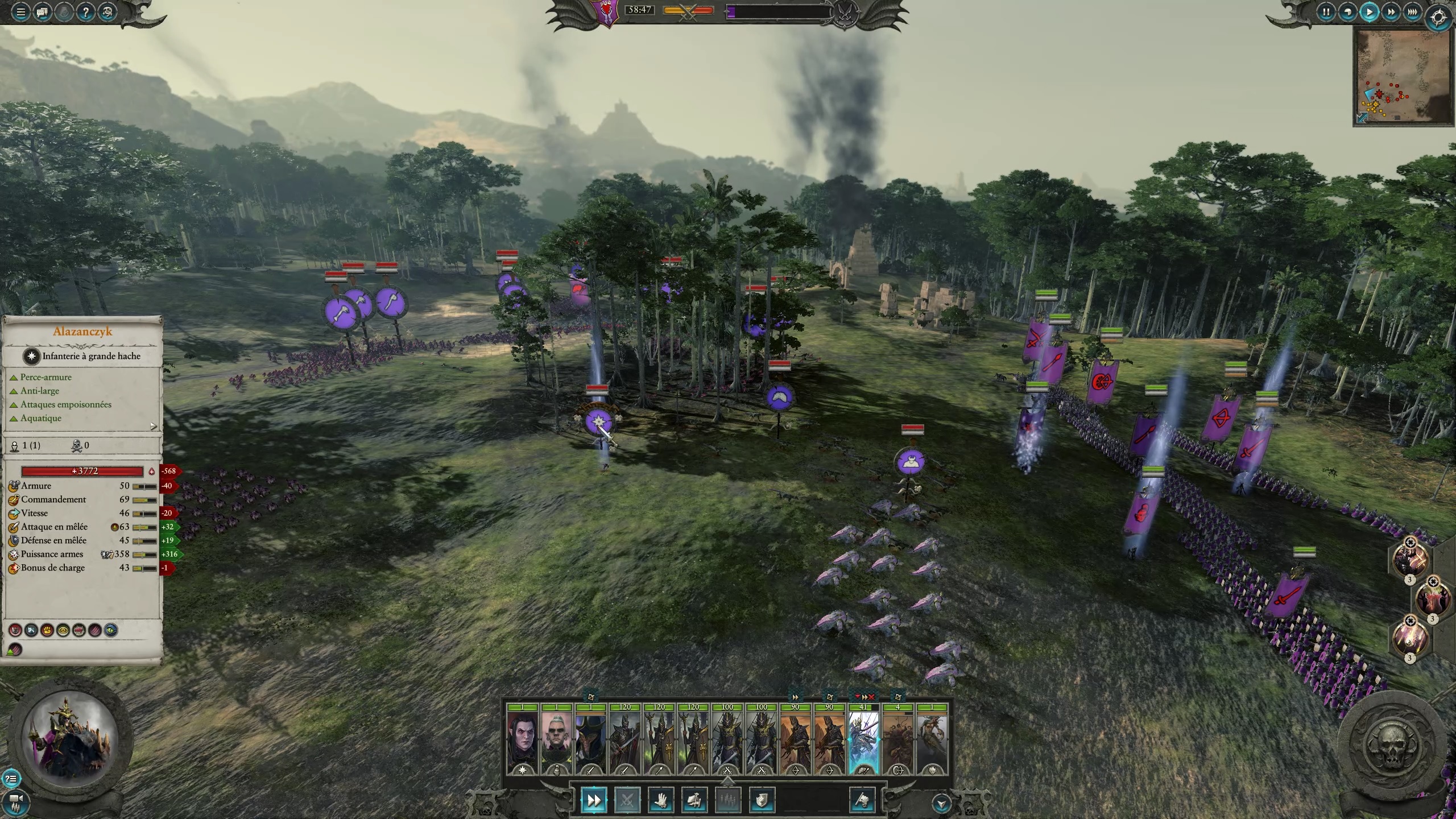This screenshot has width=1456, height=819.
Task: Switch to double fast-forward speed
Action: click(x=1391, y=12)
